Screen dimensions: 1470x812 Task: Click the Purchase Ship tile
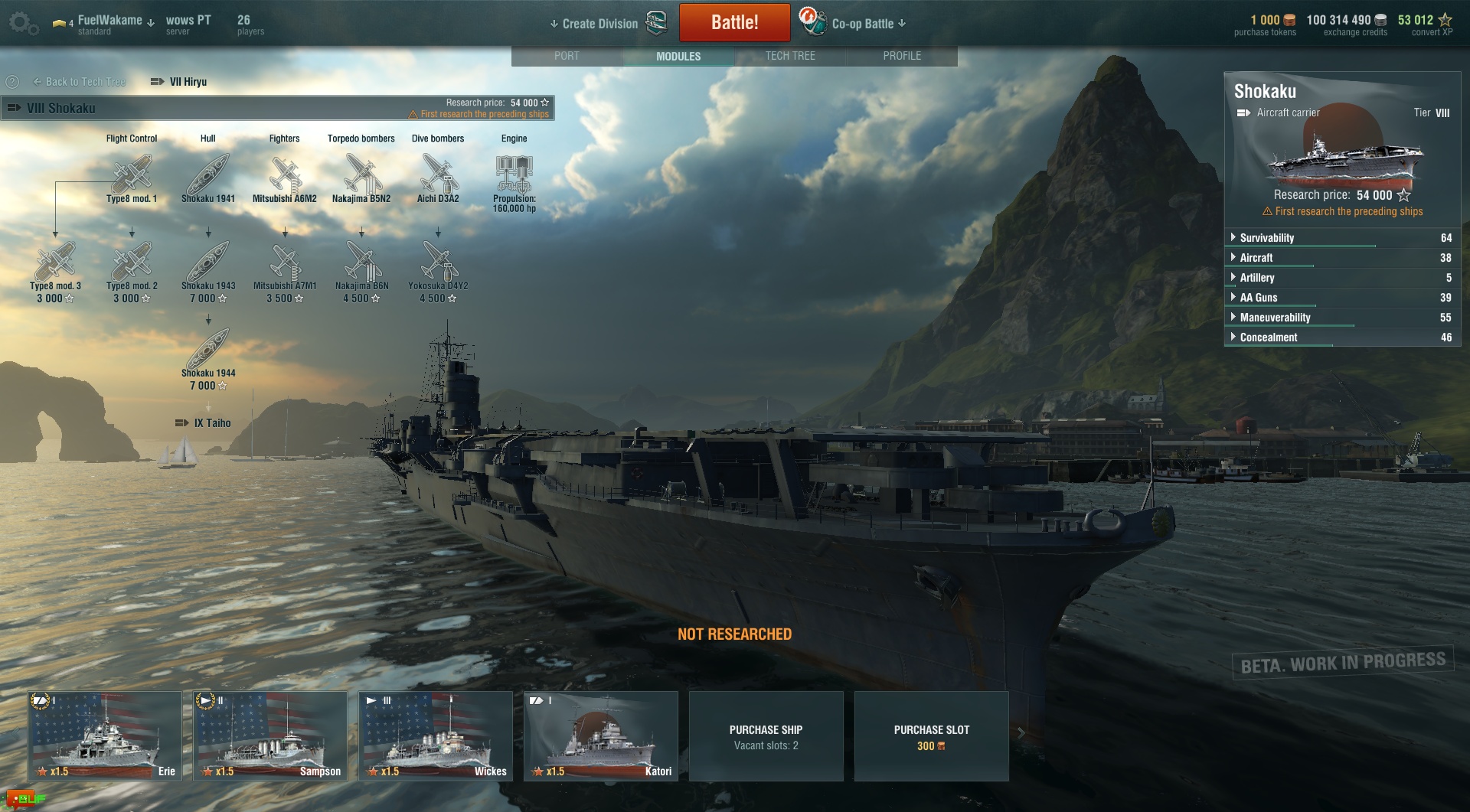[x=766, y=736]
